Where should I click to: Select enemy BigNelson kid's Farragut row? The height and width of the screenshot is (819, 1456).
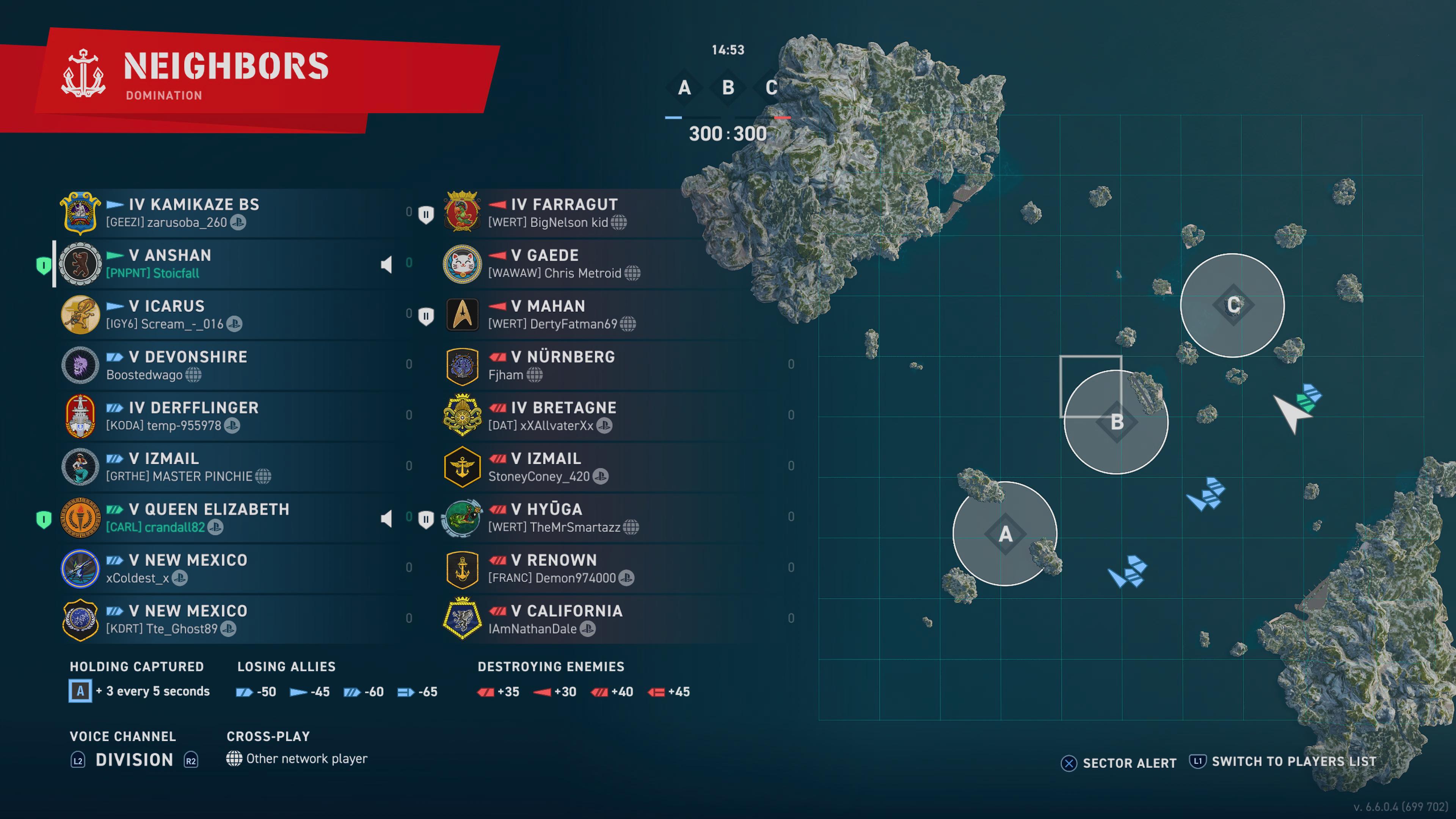click(593, 213)
